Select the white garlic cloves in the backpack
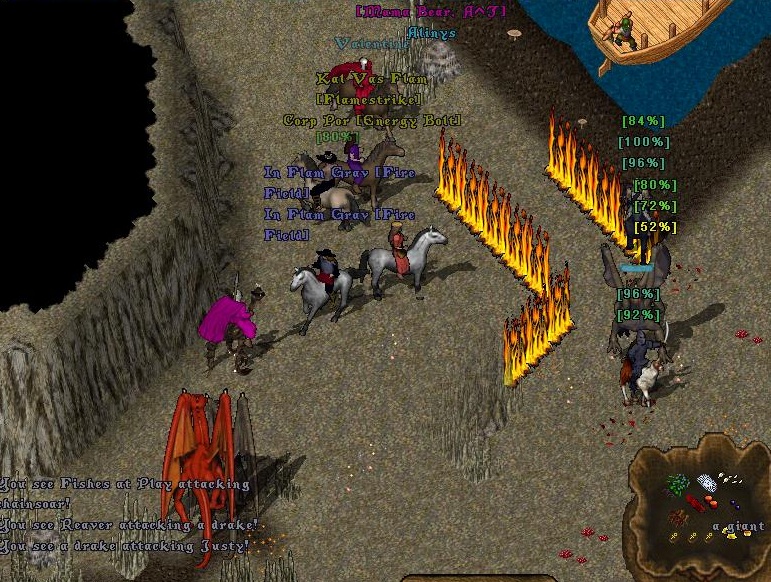The height and width of the screenshot is (582, 771). click(731, 478)
